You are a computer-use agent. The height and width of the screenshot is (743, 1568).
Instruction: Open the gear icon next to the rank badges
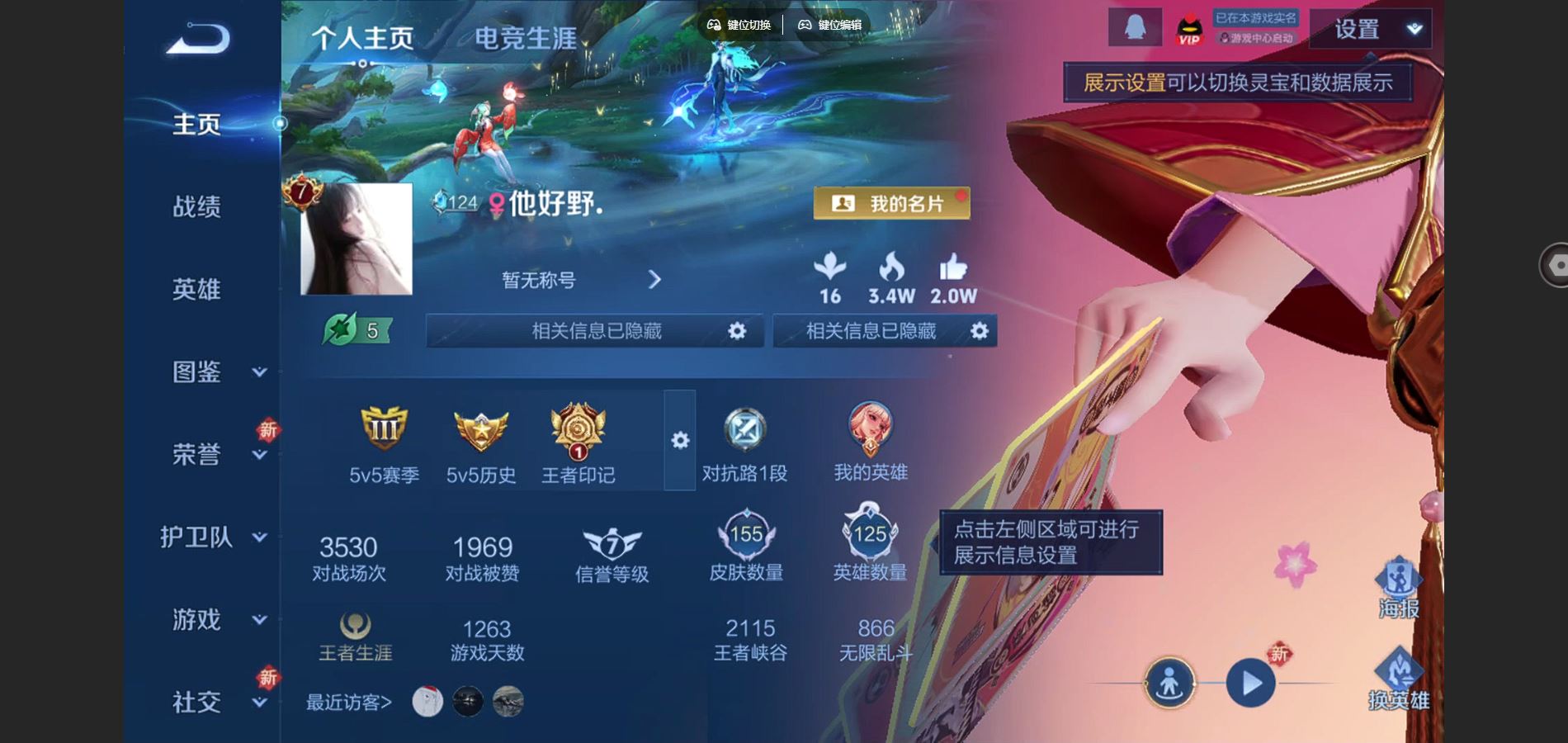678,442
